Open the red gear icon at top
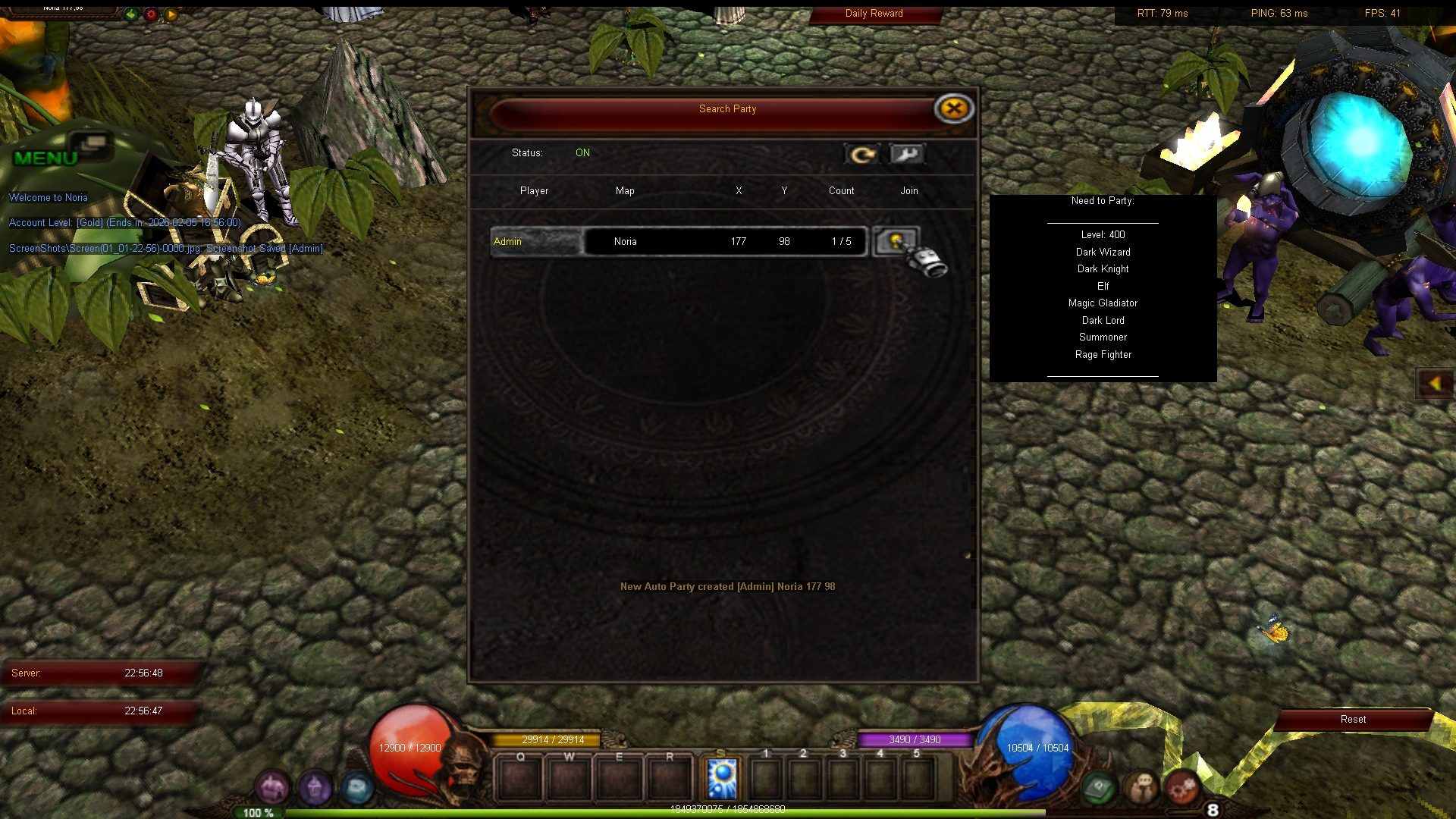1456x819 pixels. click(151, 14)
